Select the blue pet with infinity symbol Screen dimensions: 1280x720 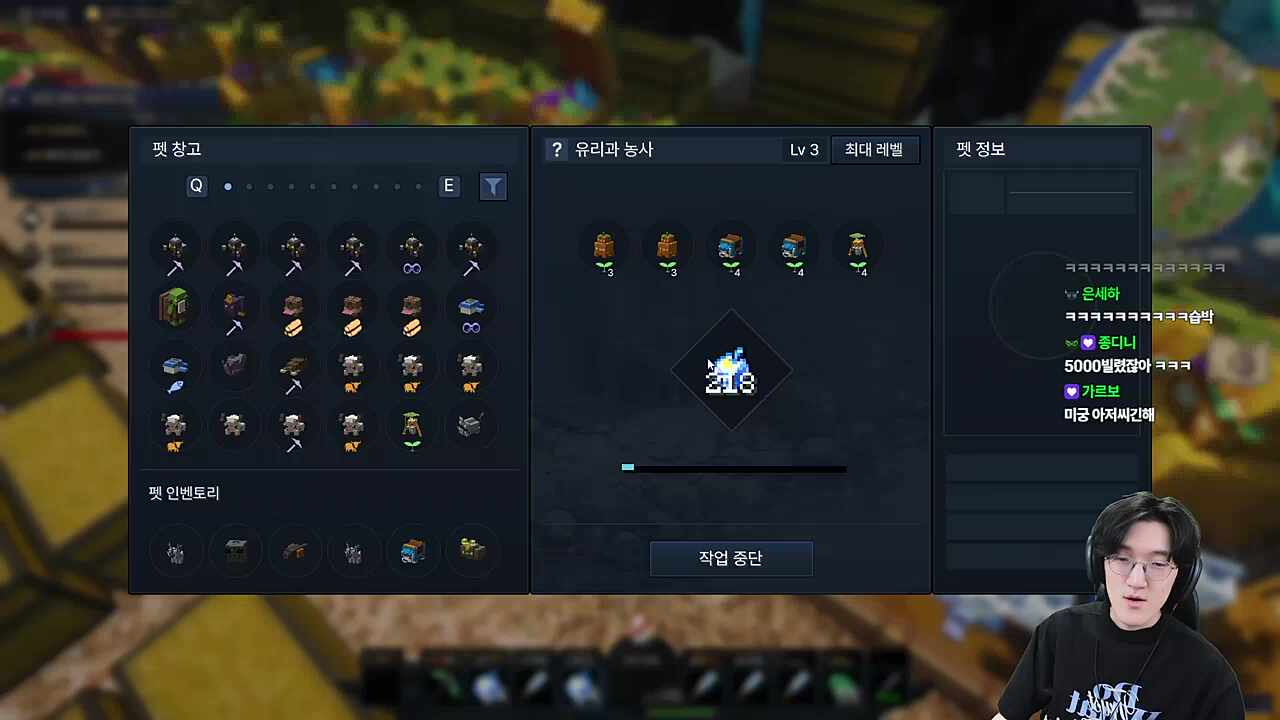click(x=471, y=312)
